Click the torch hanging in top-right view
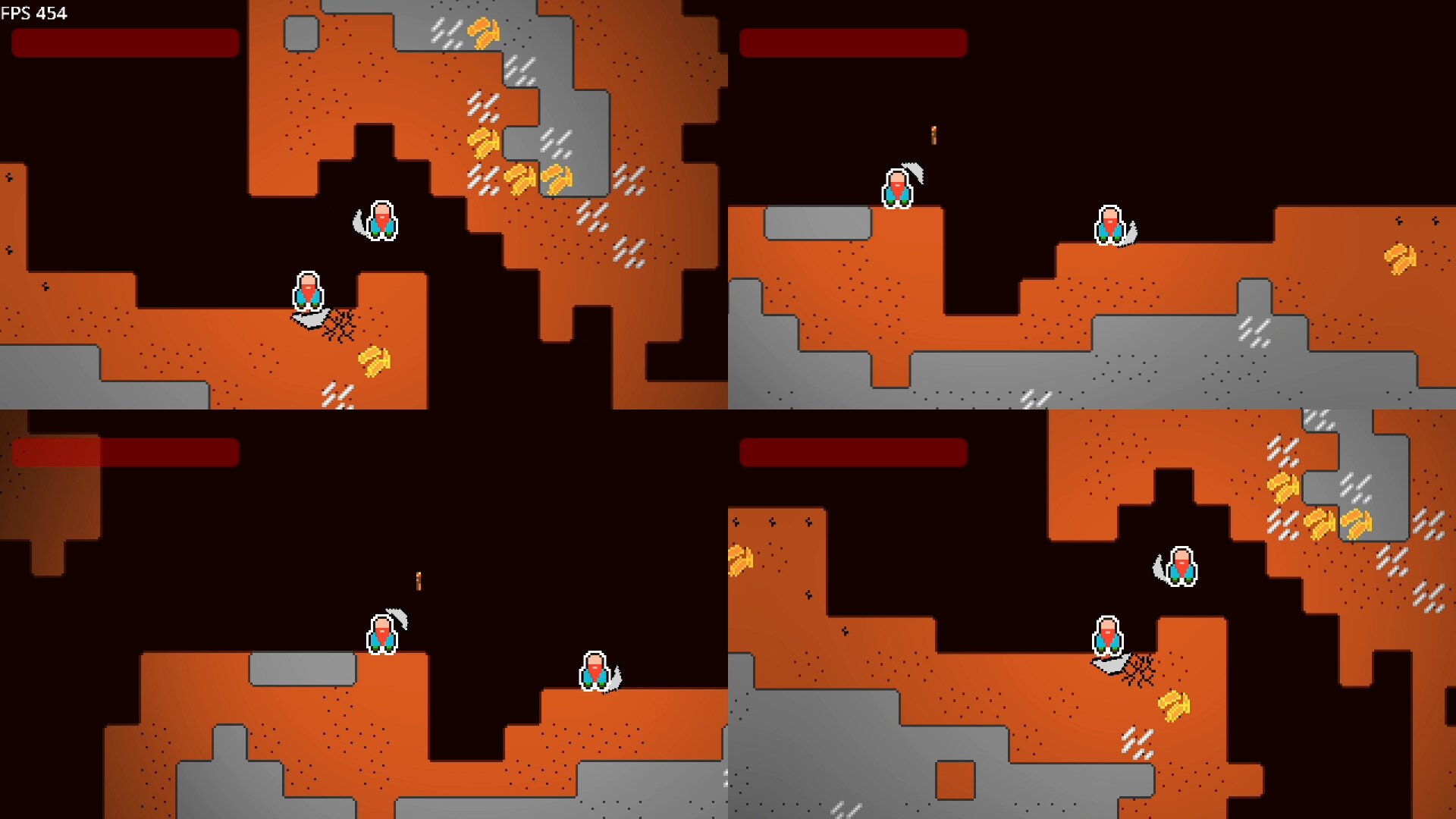This screenshot has width=1456, height=819. pos(934,136)
